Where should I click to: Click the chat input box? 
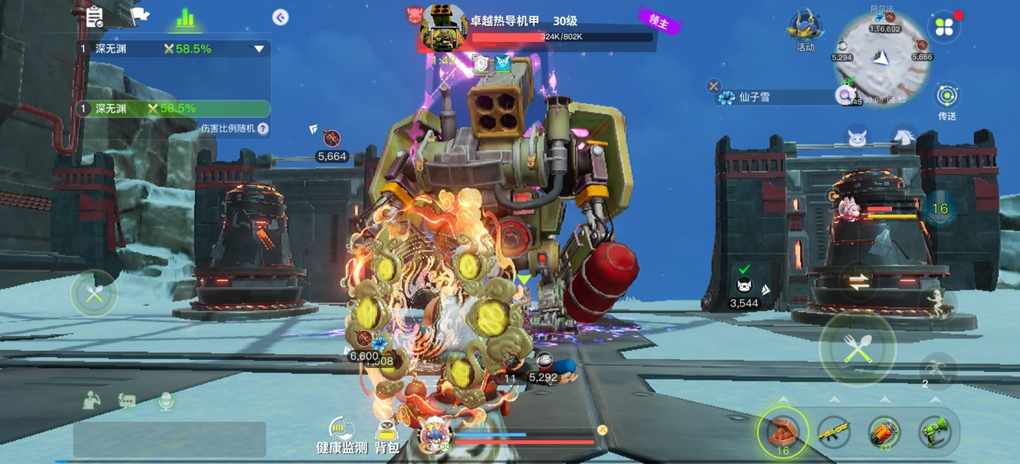point(169,439)
